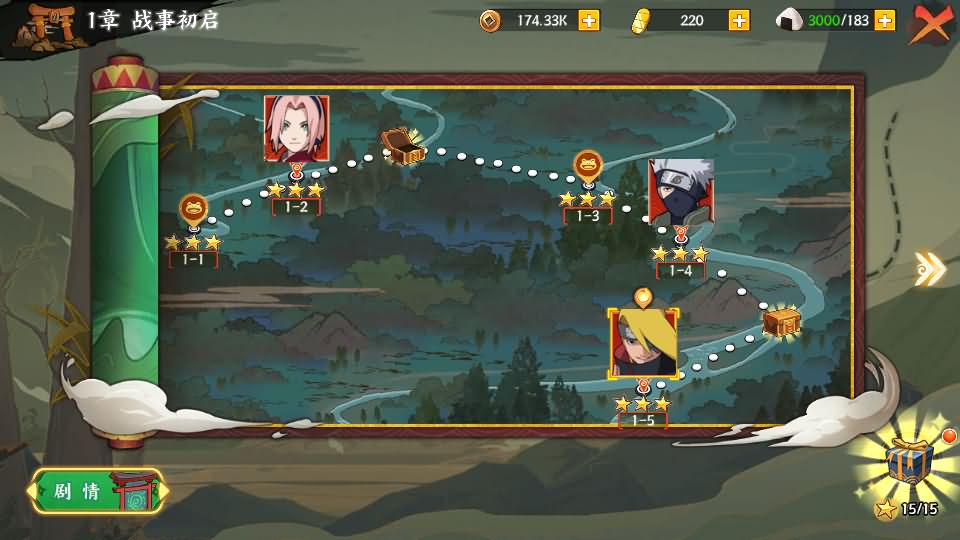The height and width of the screenshot is (540, 960).
Task: Select stage 1-4 masked ninja portrait
Action: 681,191
